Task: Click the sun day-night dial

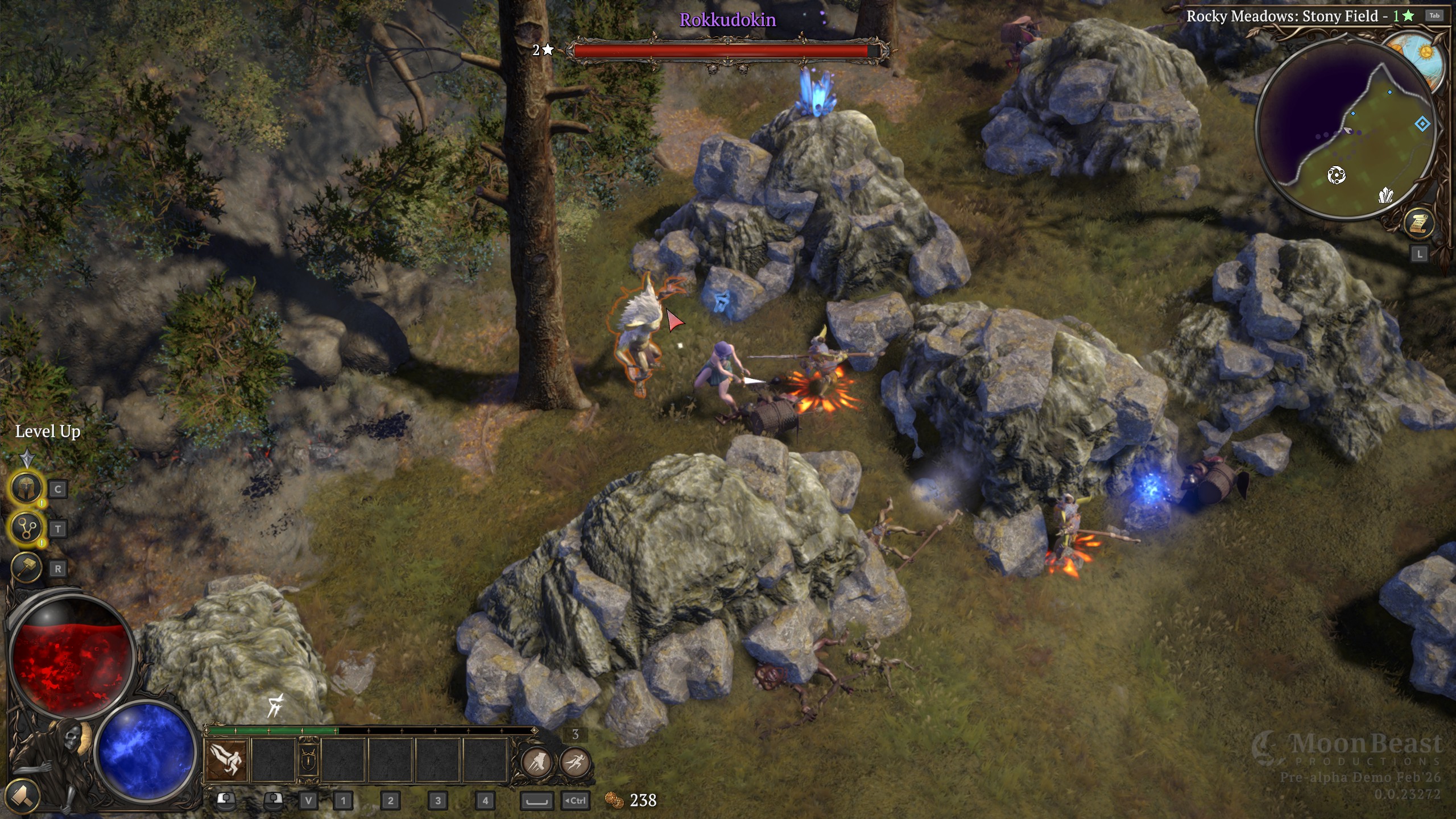Action: click(x=1425, y=53)
